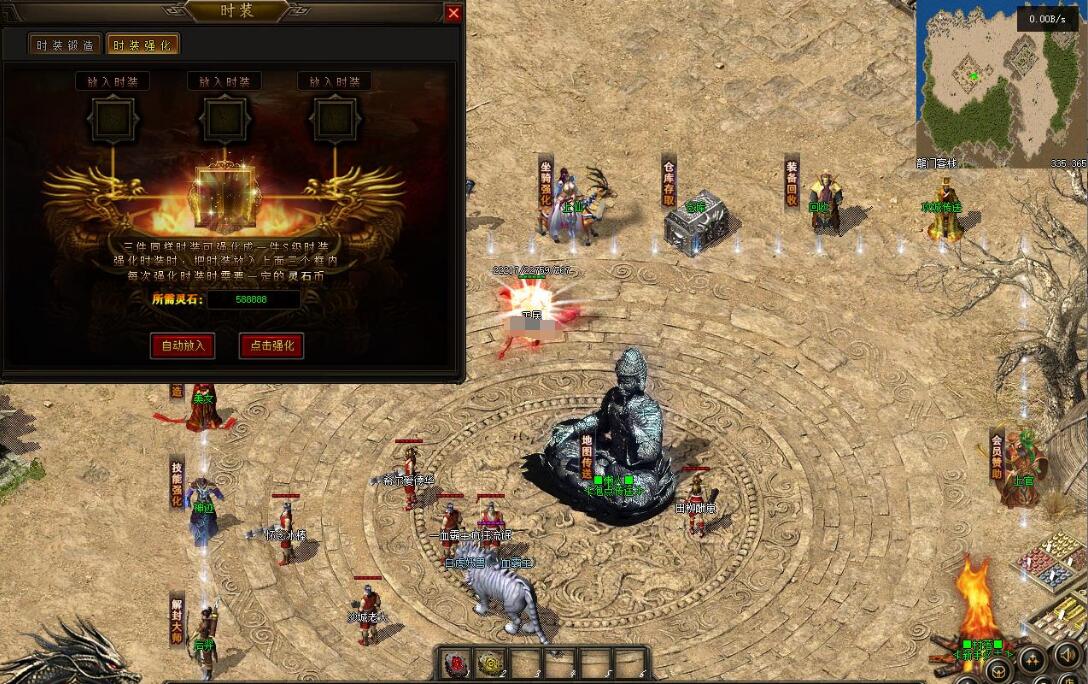Start enhancement with the 点击强化 button
The image size is (1088, 684).
(271, 346)
